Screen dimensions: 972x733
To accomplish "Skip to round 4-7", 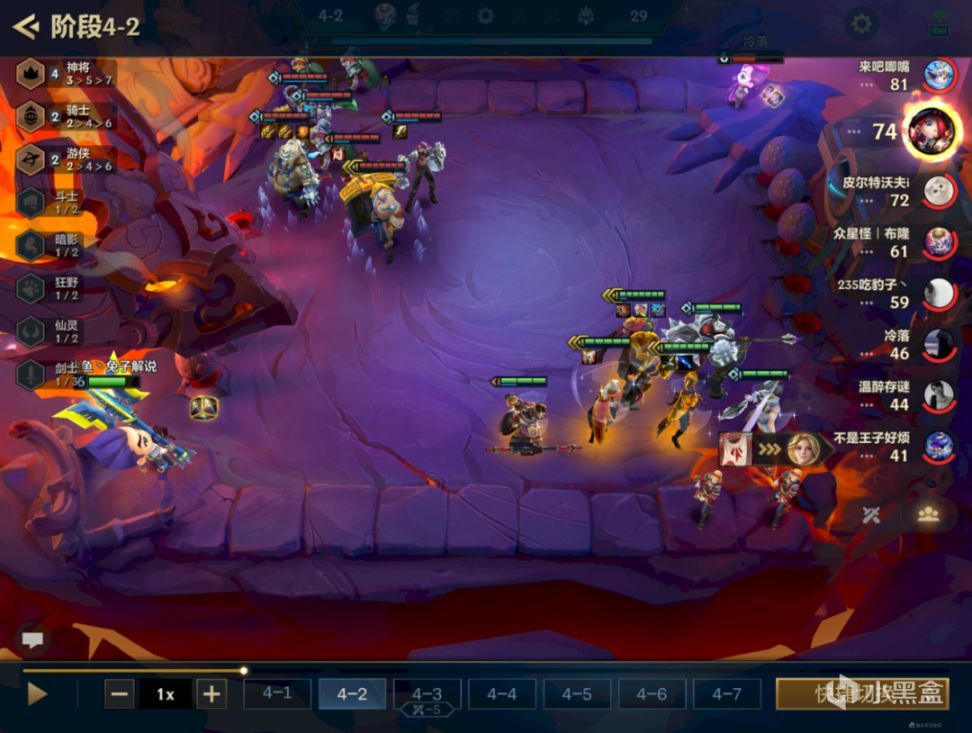I will point(727,693).
